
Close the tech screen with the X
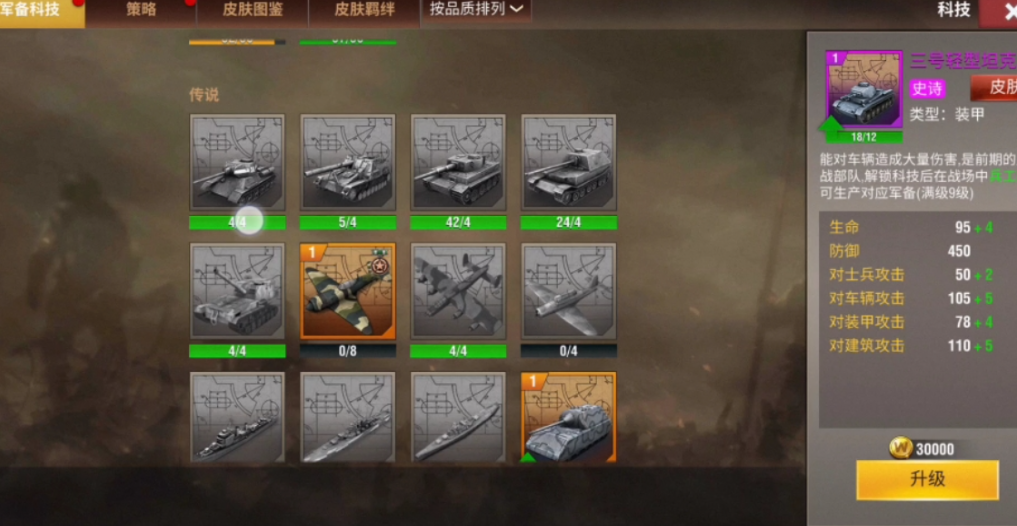(x=999, y=12)
